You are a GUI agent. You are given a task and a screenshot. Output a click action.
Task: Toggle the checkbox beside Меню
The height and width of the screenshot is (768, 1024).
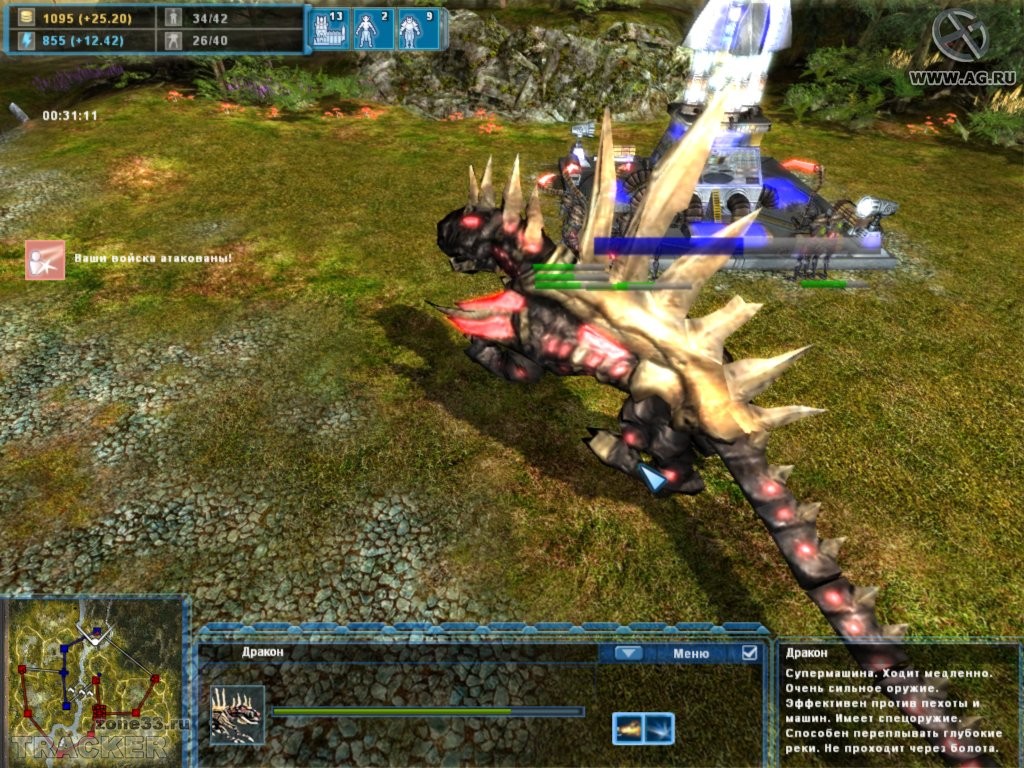click(x=749, y=653)
